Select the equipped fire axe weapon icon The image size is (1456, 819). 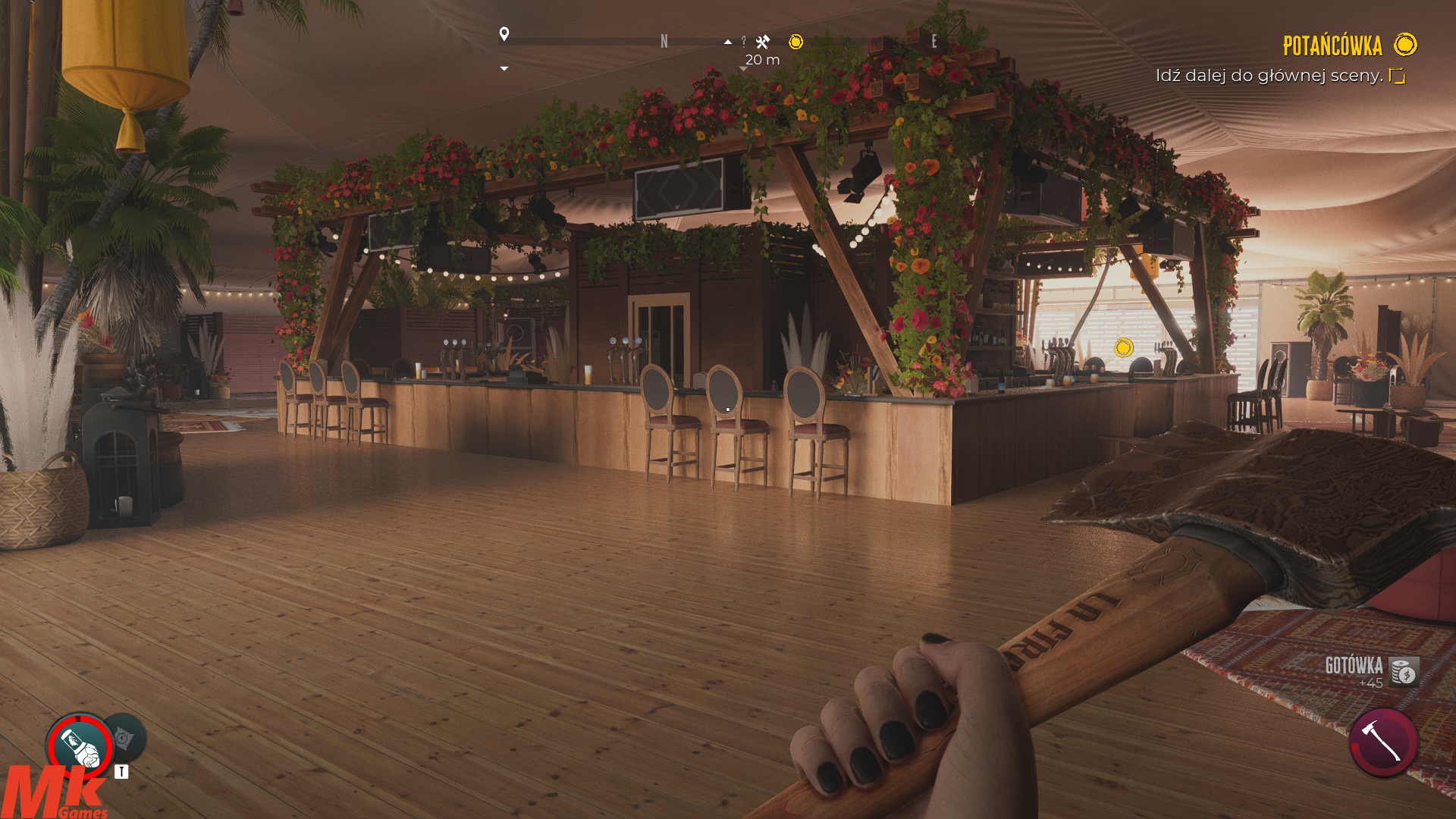[x=1383, y=742]
